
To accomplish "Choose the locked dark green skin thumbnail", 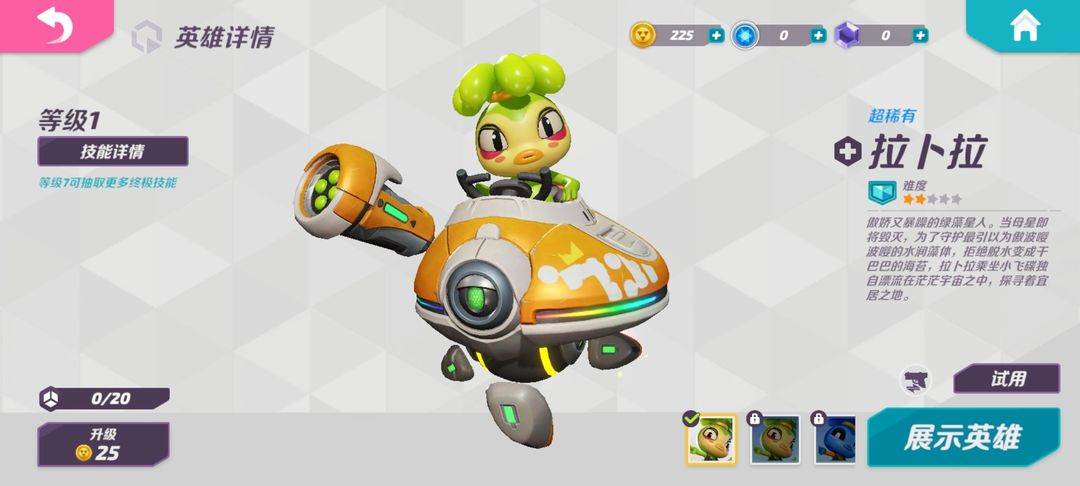I will (x=775, y=440).
